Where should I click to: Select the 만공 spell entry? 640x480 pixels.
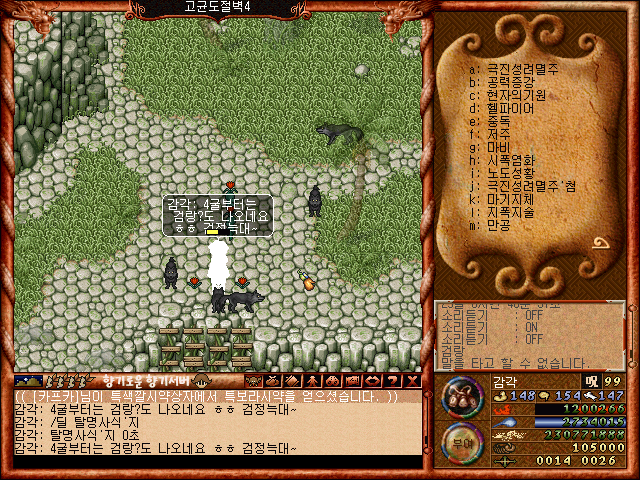(x=502, y=224)
